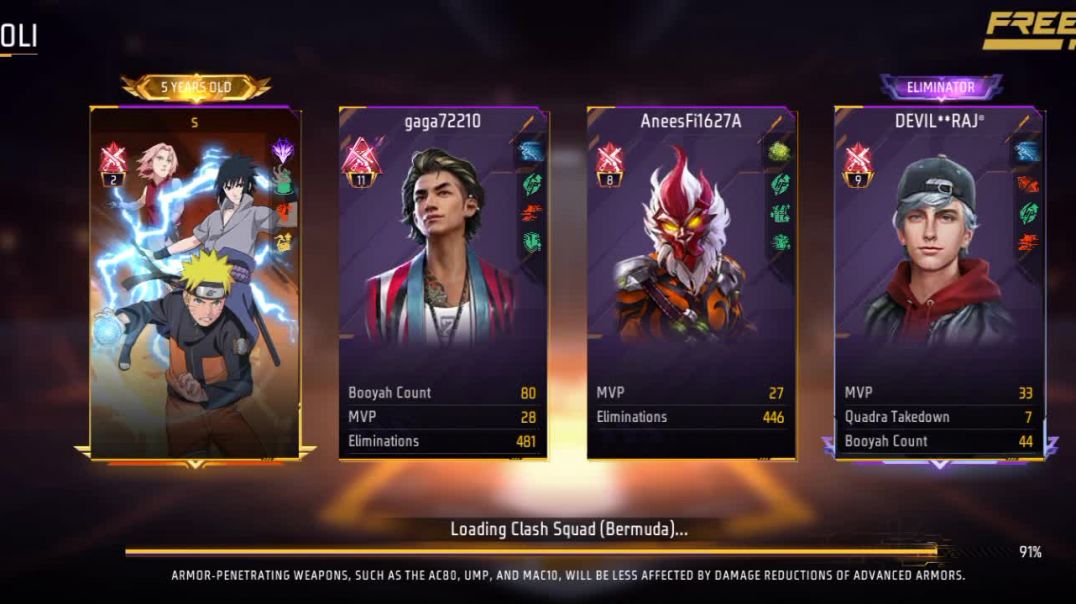Screen dimensions: 1076x604
Task: Open the DEVIL**RAJ player card
Action: pyautogui.click(x=939, y=283)
